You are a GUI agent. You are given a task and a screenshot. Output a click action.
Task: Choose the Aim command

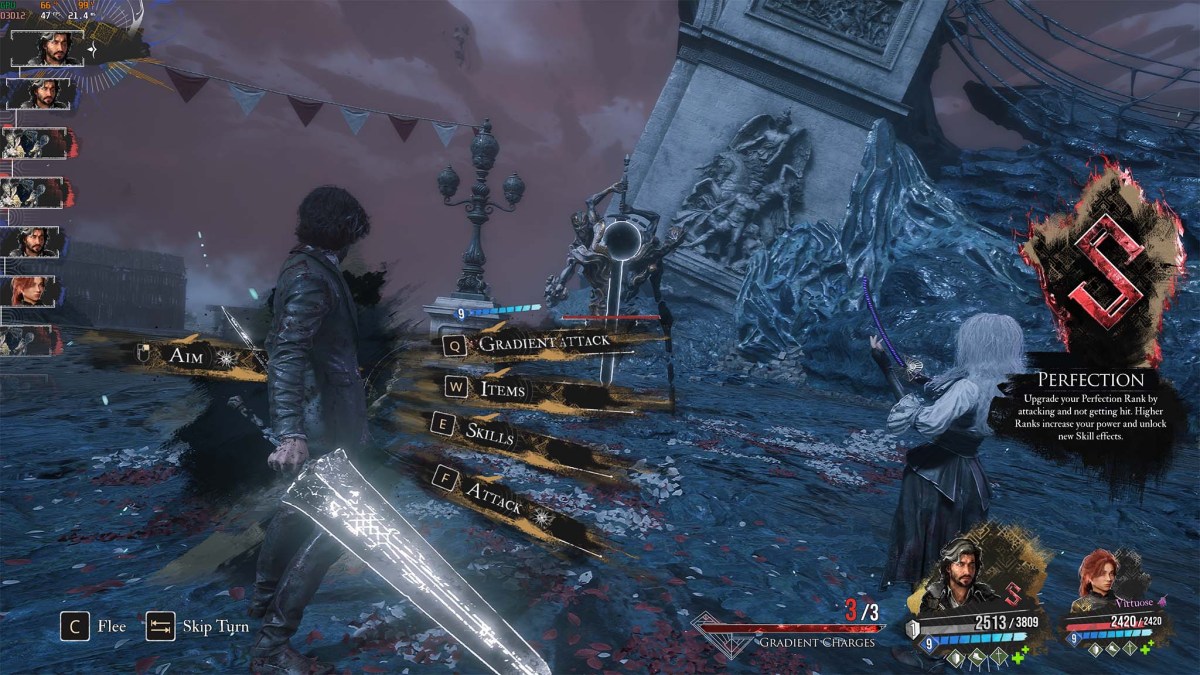(186, 356)
